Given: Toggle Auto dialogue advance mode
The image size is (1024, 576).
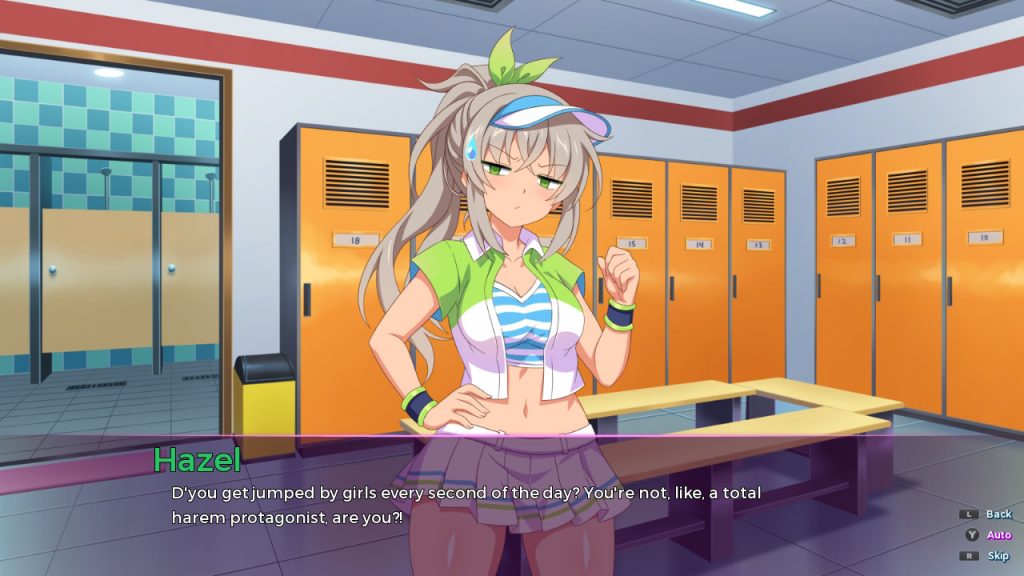Looking at the screenshot, I should point(997,535).
